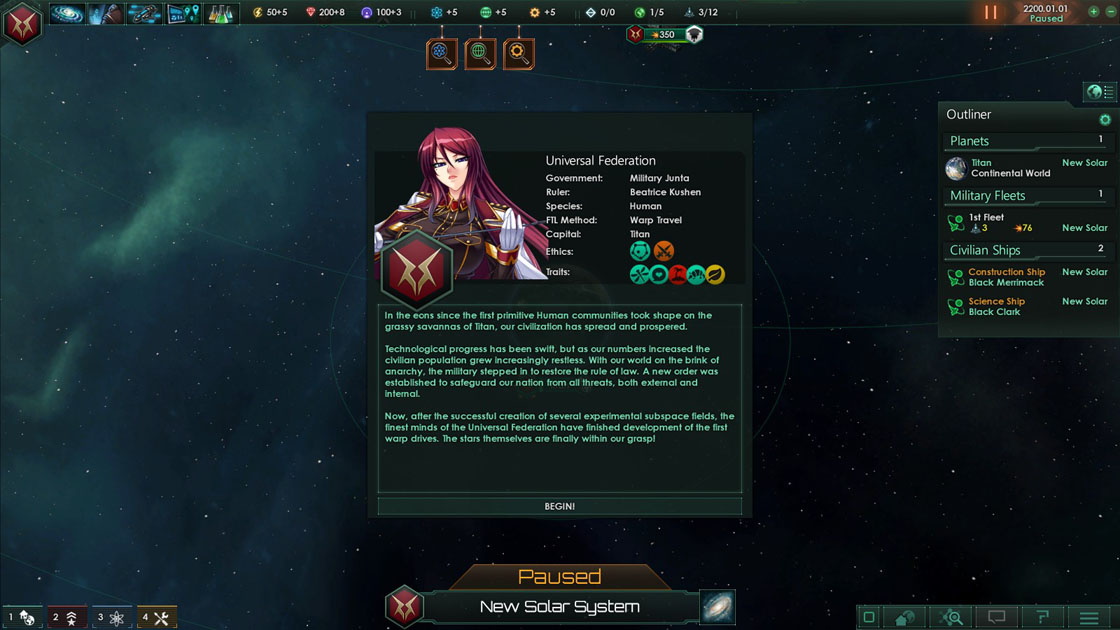Open the Outliner settings gear
This screenshot has width=1120, height=630.
[x=1105, y=120]
